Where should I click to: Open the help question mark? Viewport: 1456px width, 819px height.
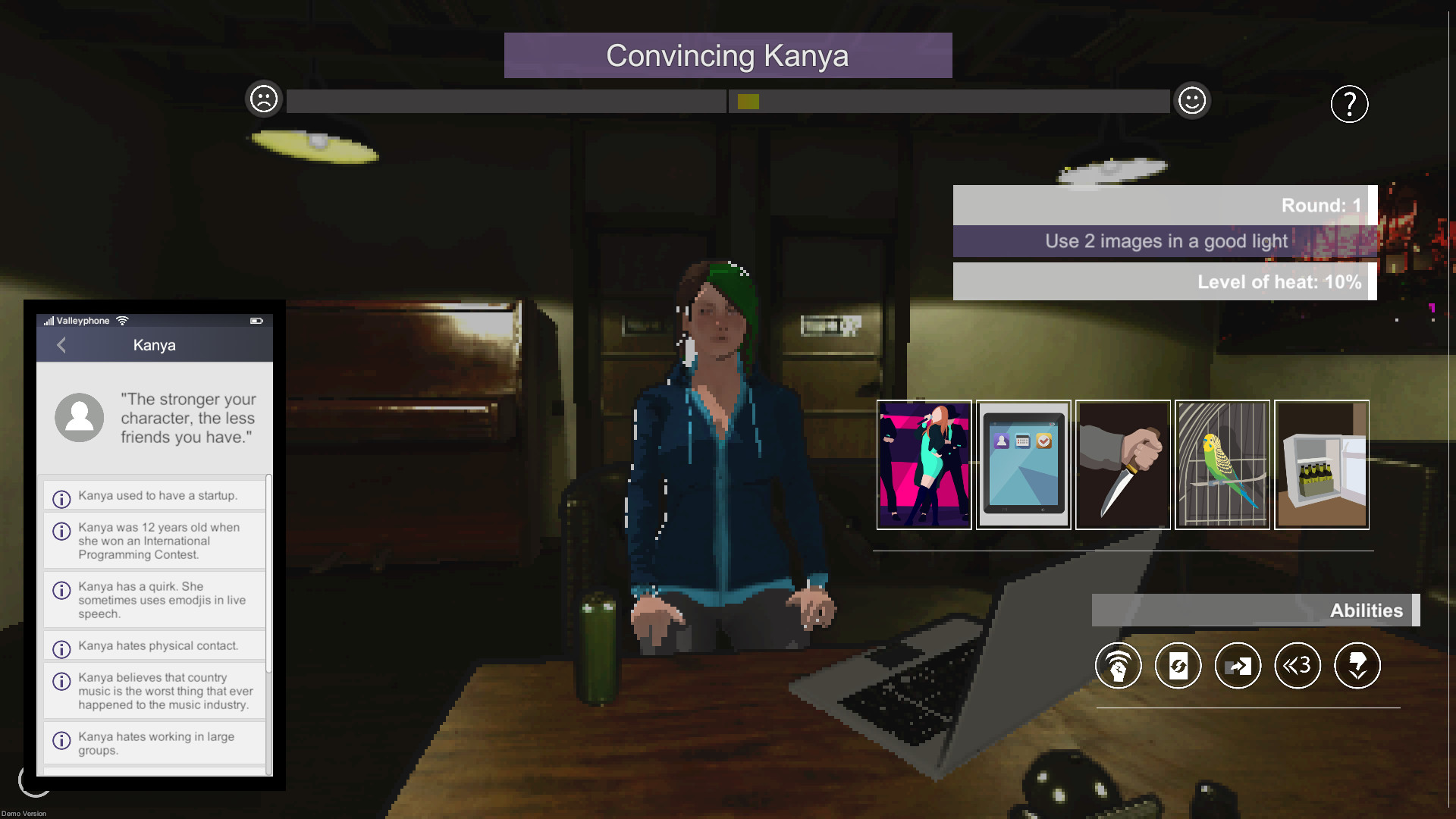[1349, 104]
